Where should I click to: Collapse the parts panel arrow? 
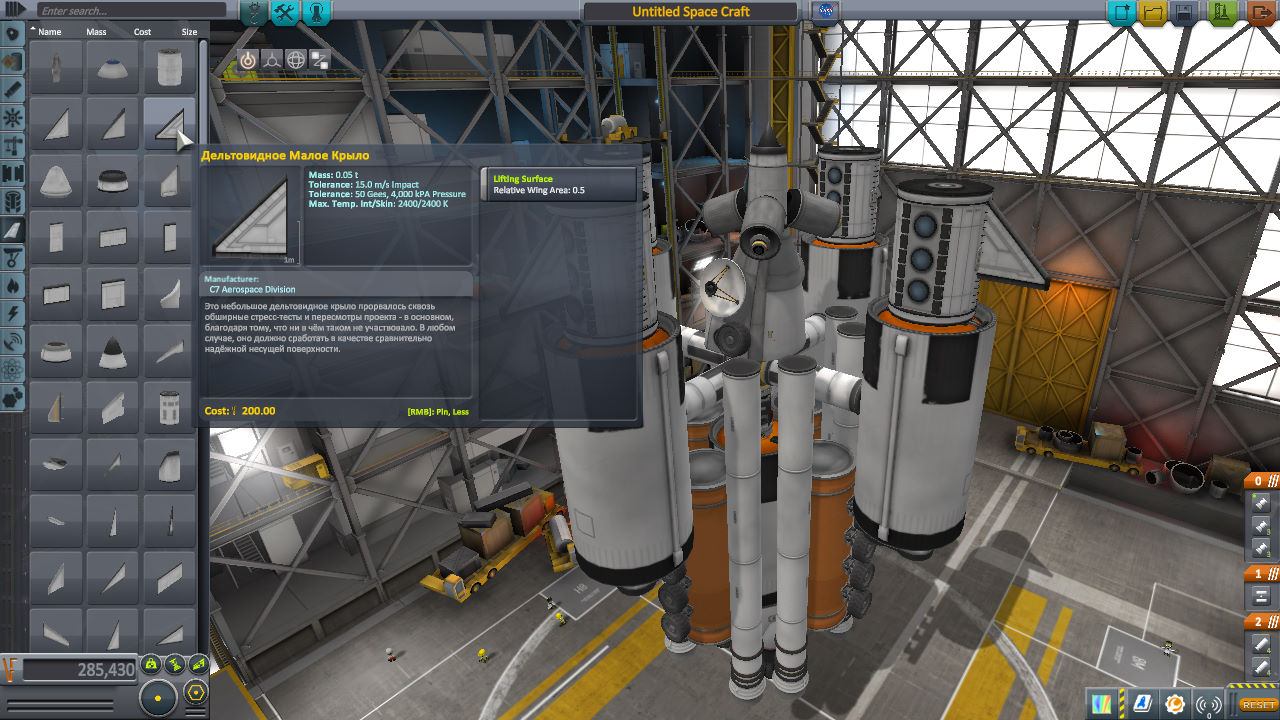(15, 10)
